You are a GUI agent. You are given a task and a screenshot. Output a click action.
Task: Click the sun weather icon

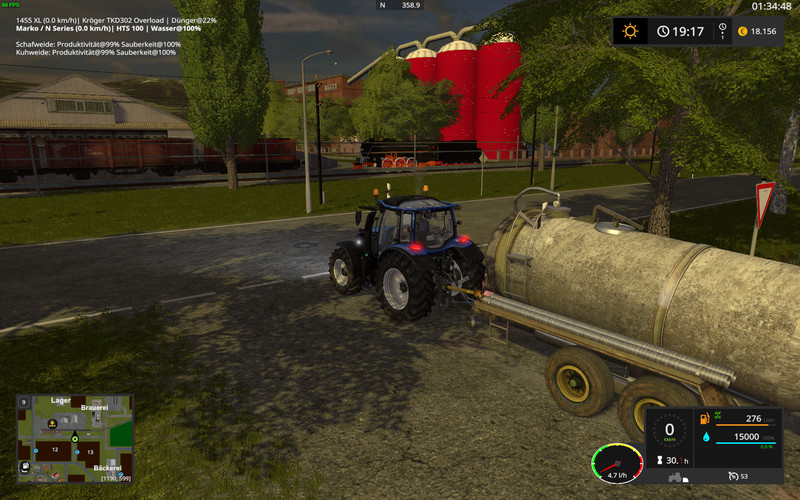[630, 31]
